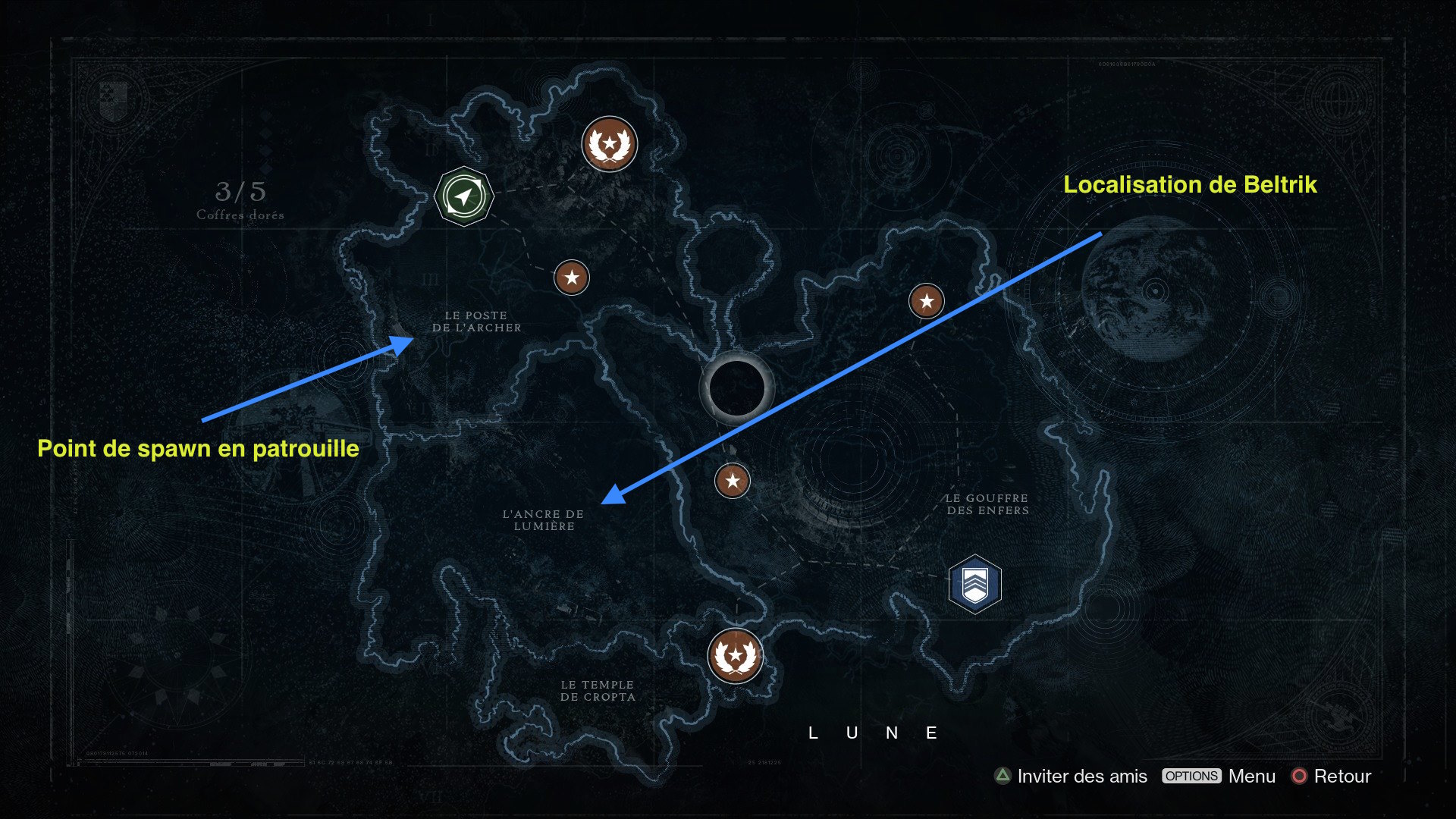
Task: Select the green Patrol compass icon
Action: (463, 196)
